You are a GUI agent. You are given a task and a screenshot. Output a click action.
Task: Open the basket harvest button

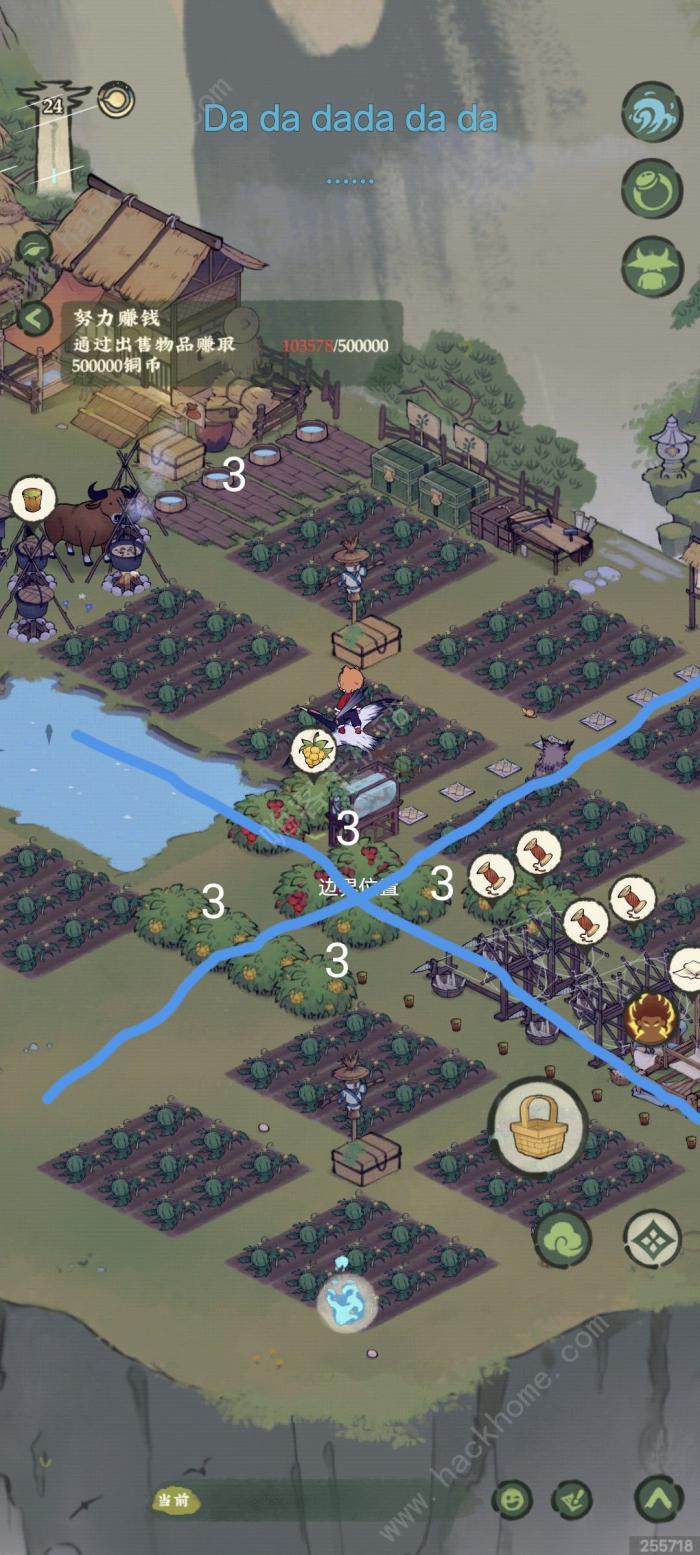(x=538, y=1127)
